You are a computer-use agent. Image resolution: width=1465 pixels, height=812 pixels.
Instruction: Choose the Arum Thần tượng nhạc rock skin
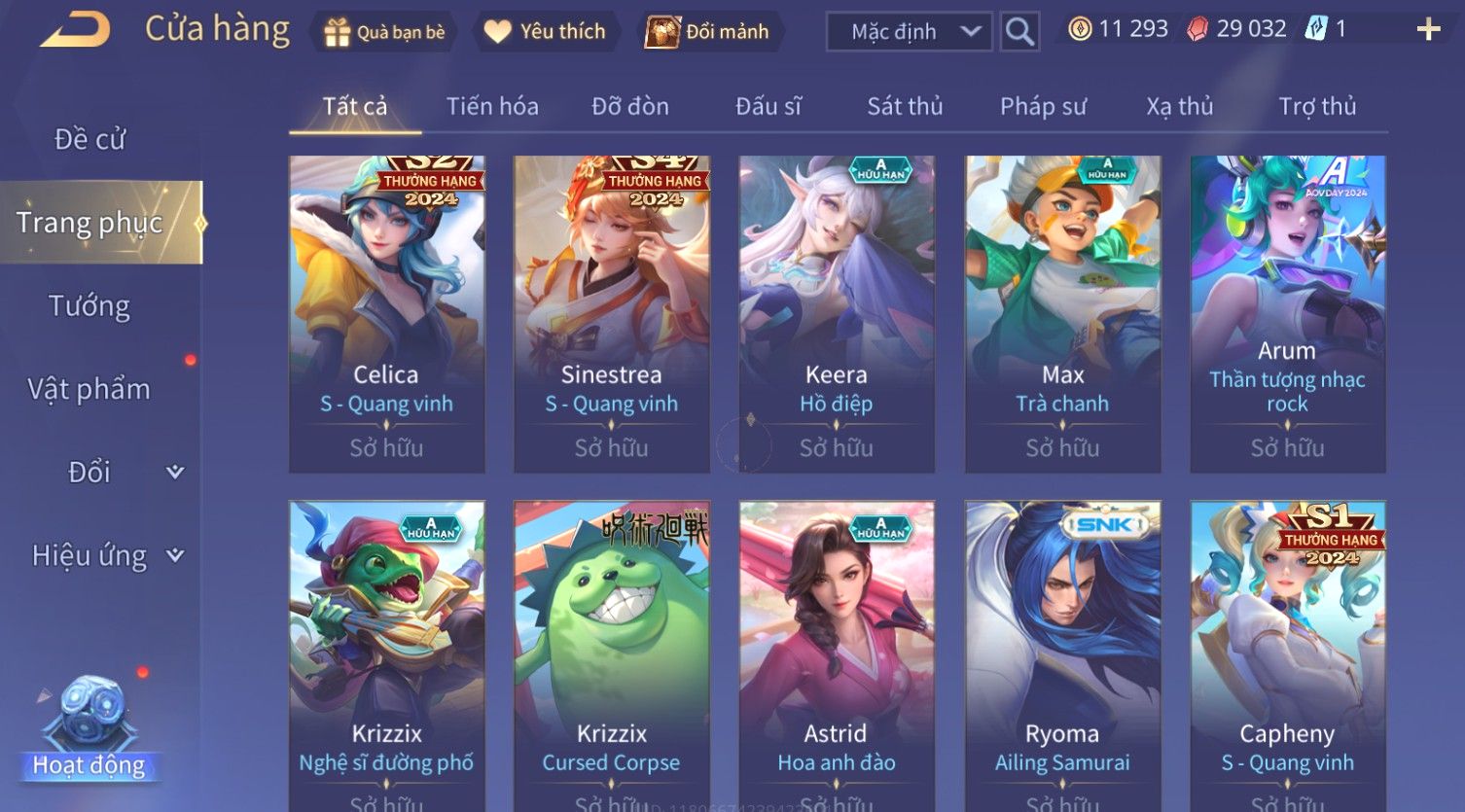(x=1287, y=313)
